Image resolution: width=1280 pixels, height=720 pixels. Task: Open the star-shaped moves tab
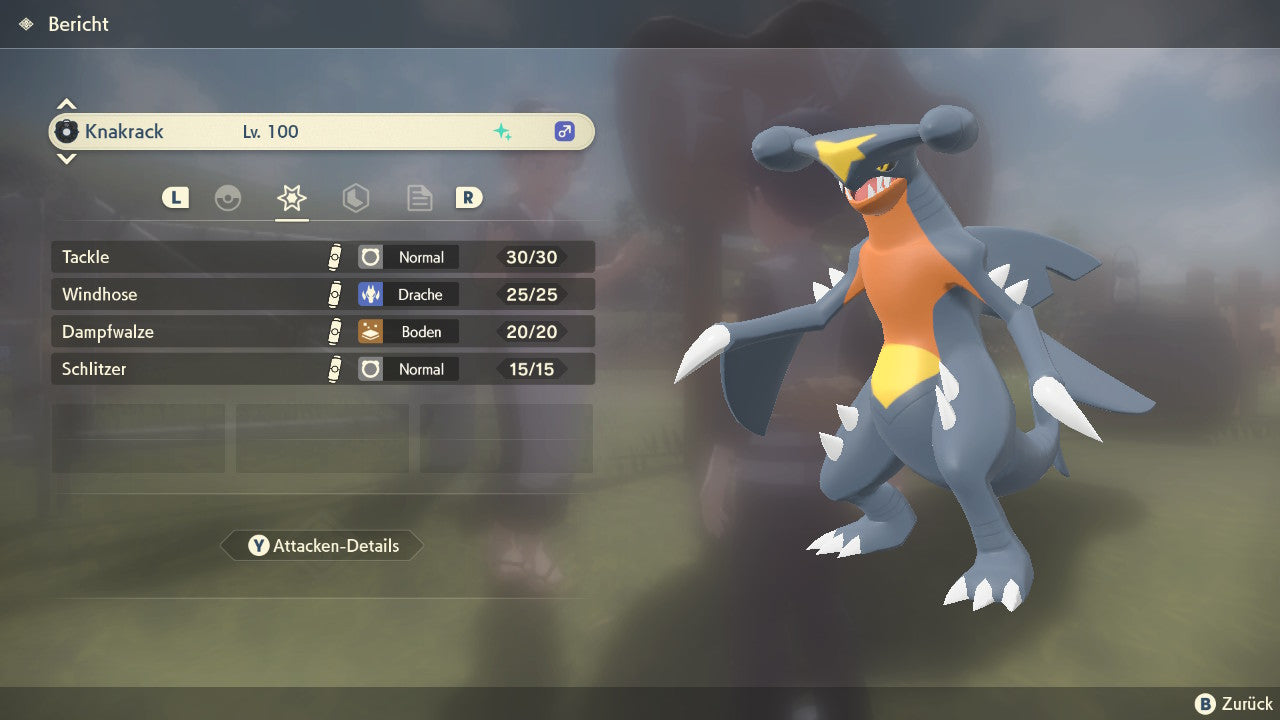coord(292,198)
